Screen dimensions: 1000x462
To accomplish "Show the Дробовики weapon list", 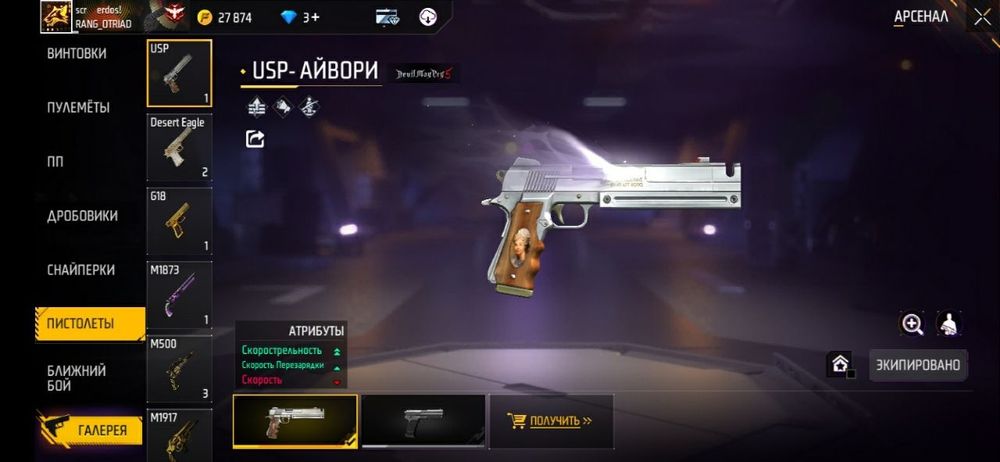I will [82, 216].
